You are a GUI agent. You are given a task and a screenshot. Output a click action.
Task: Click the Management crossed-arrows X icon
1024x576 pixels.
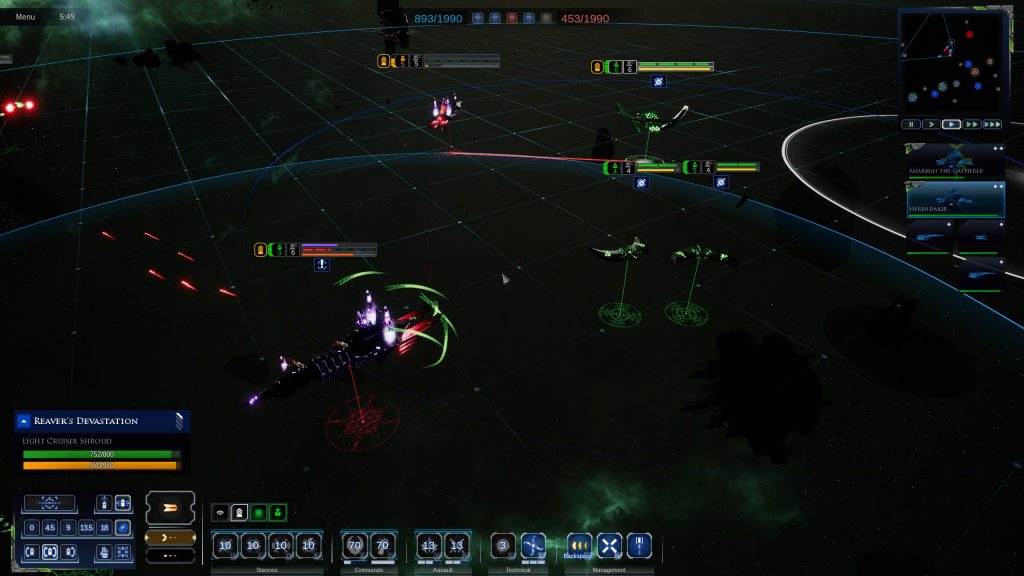609,546
